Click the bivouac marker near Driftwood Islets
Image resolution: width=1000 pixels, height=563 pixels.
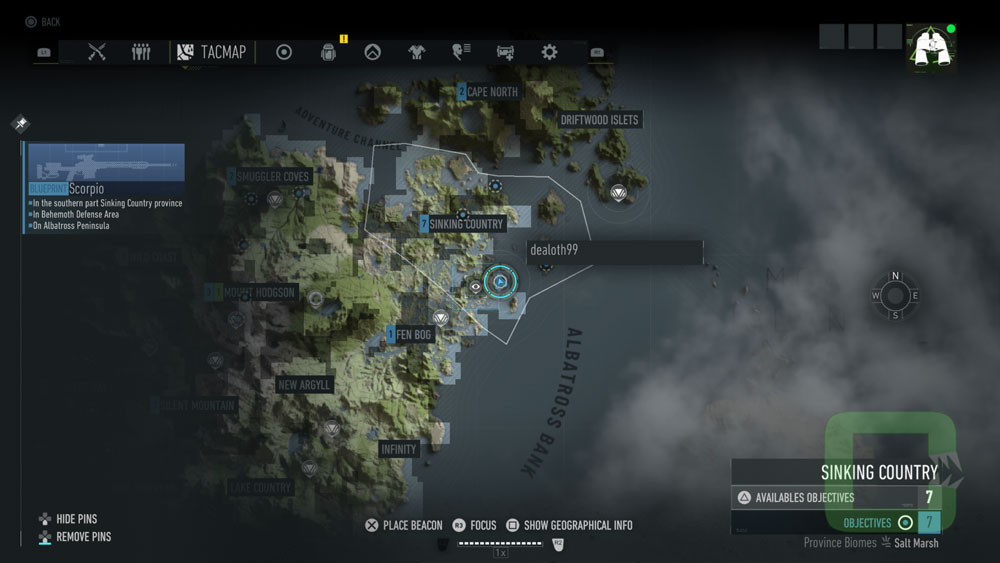(619, 194)
